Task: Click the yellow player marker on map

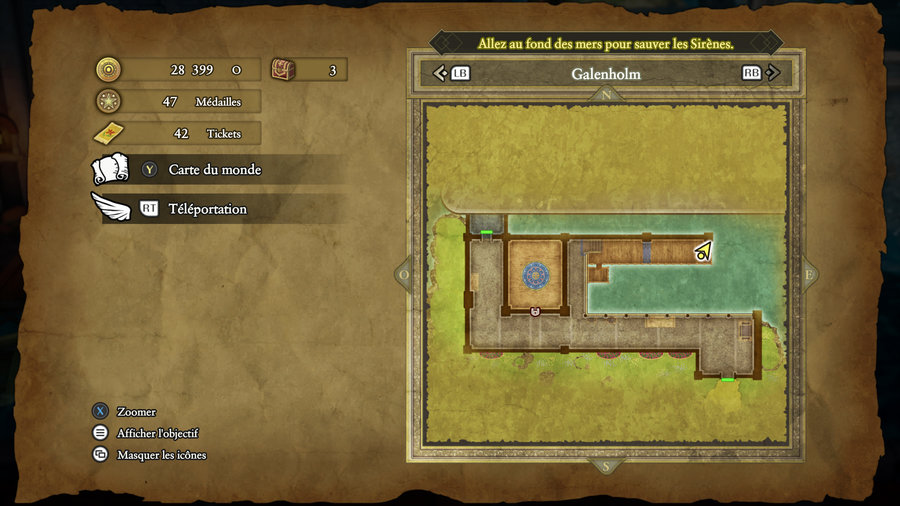Action: click(703, 251)
